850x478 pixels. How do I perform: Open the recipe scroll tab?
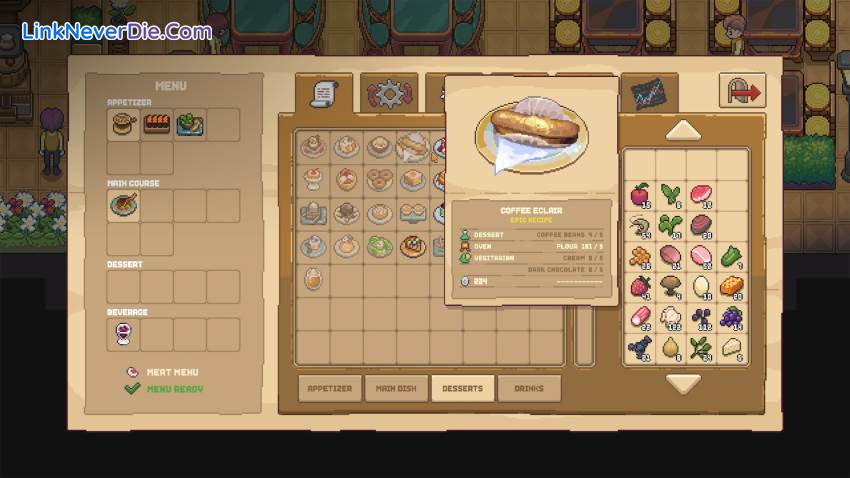point(324,94)
